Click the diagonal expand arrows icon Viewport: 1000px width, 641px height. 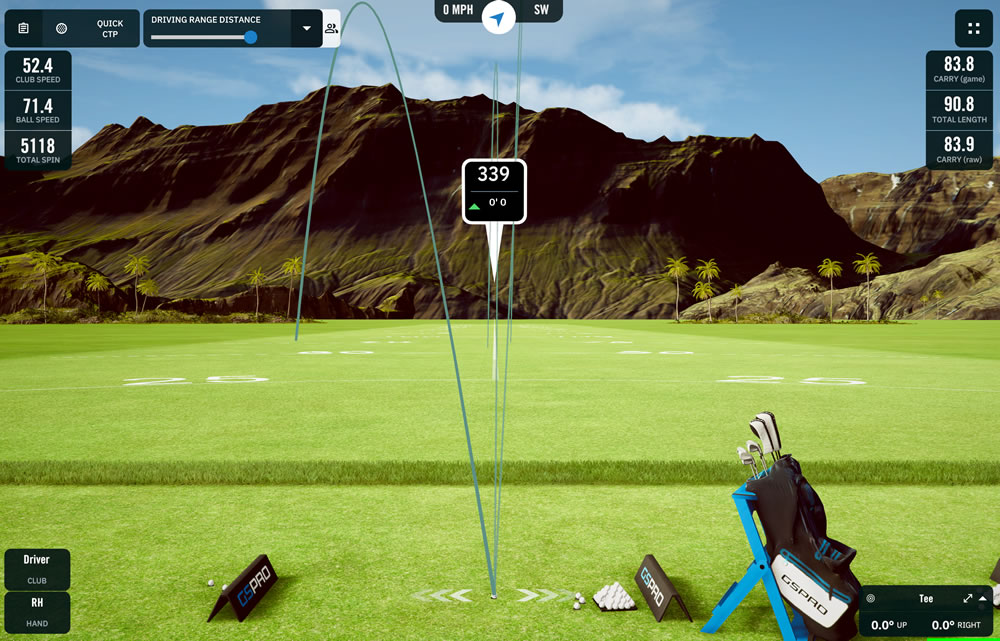pos(968,598)
